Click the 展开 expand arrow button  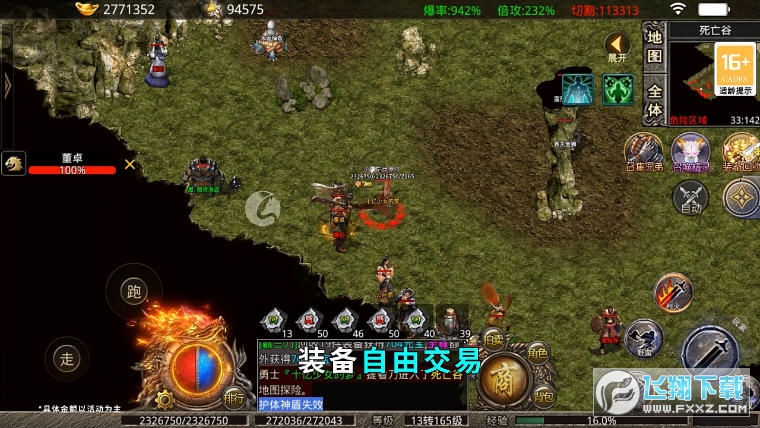pos(617,46)
